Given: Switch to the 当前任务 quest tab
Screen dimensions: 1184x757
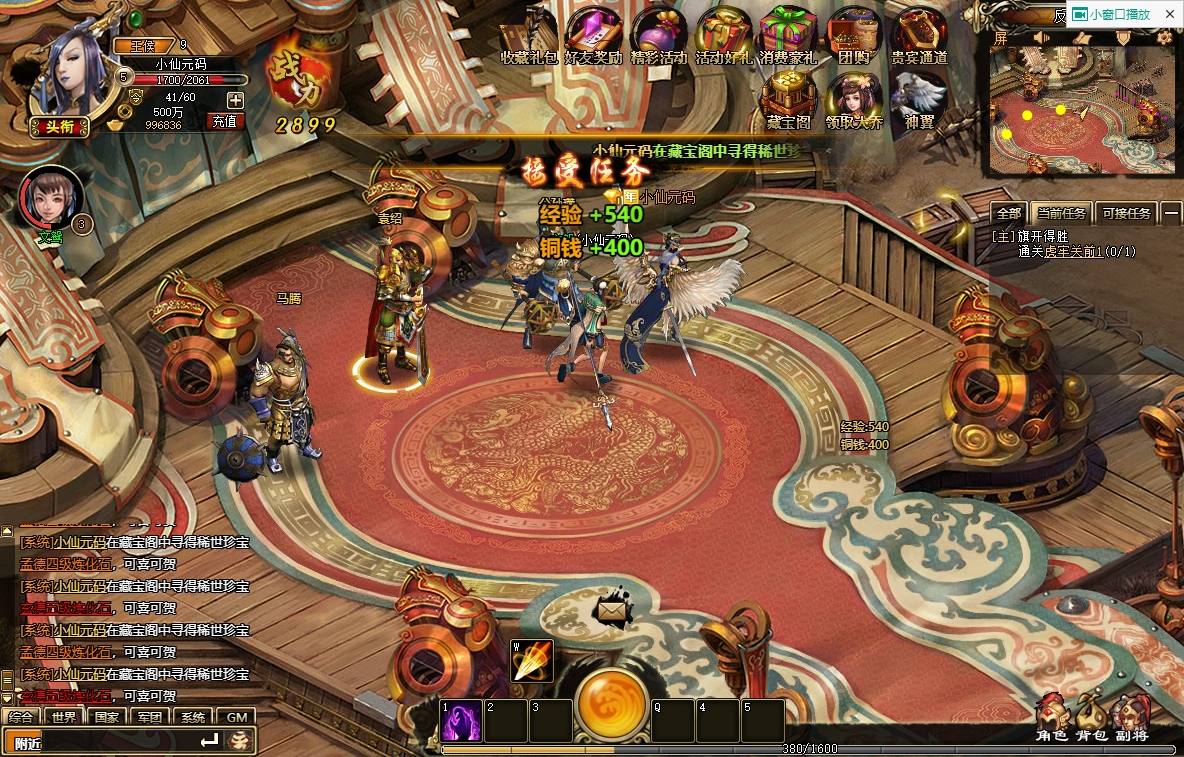Looking at the screenshot, I should pyautogui.click(x=1061, y=213).
